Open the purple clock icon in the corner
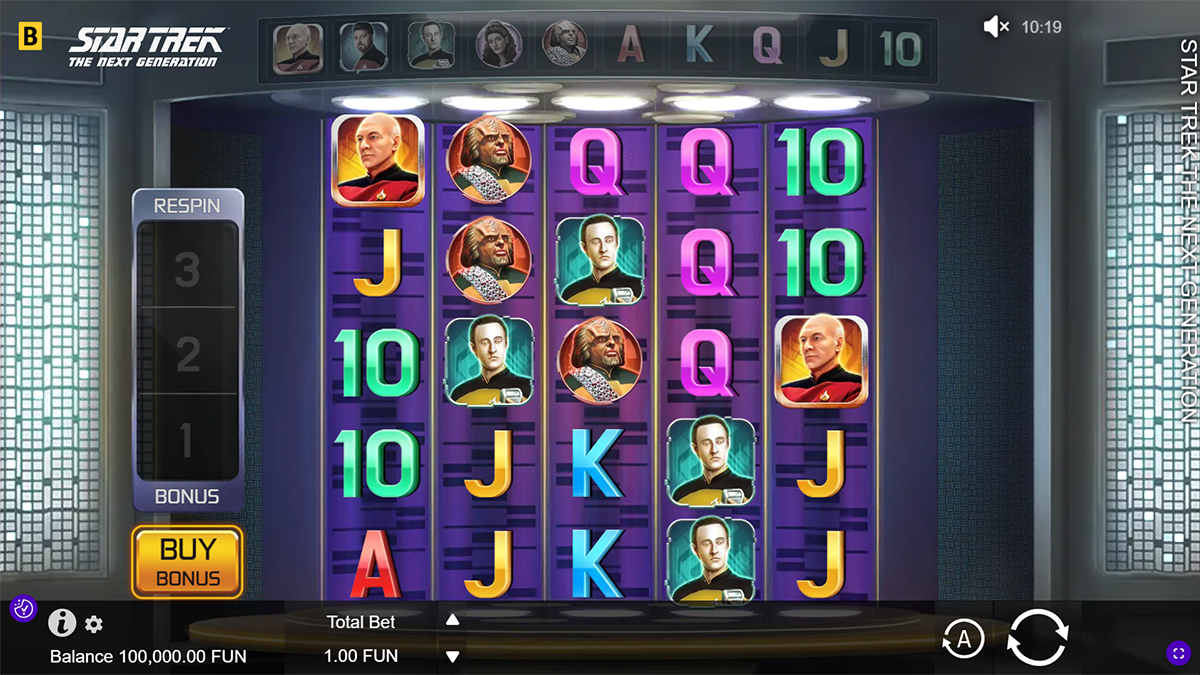1200x675 pixels. (23, 608)
